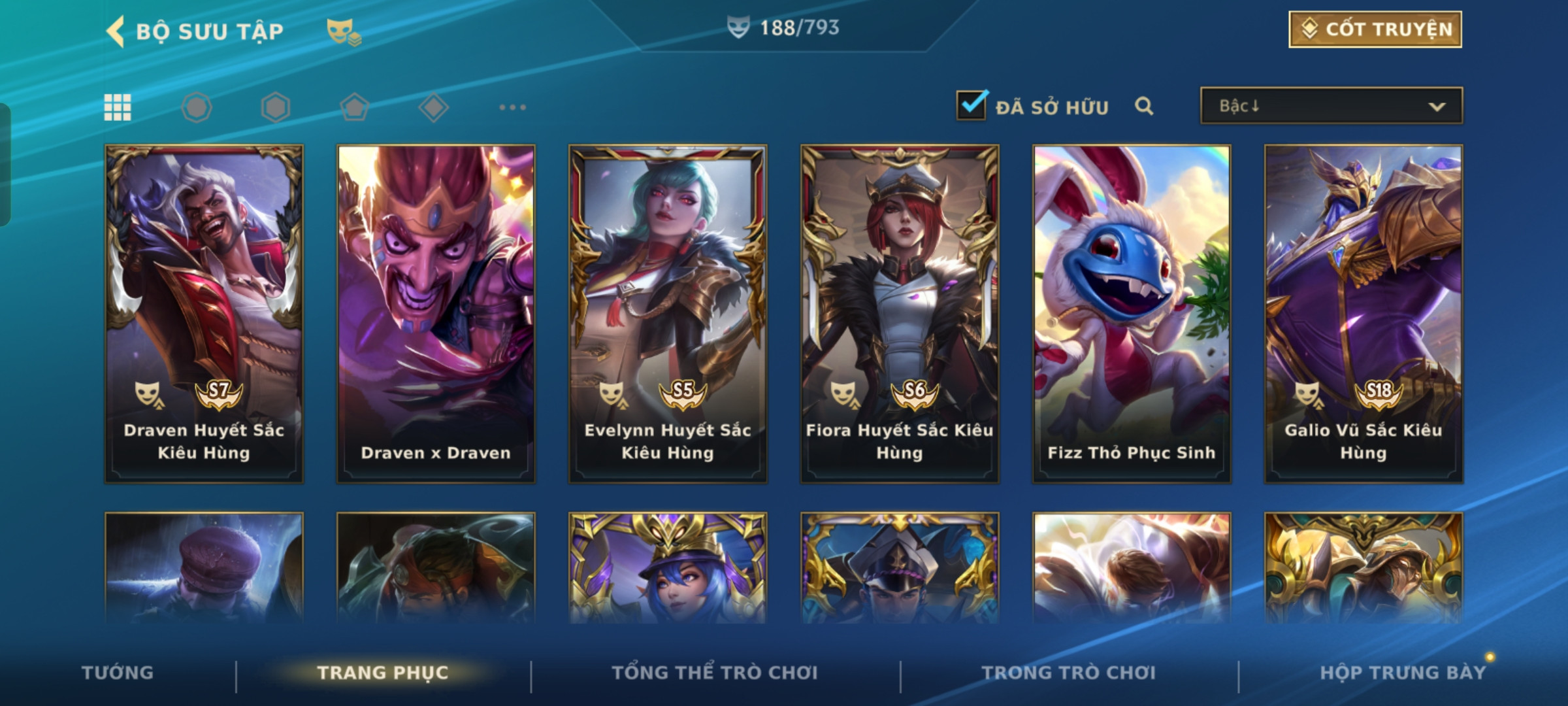View Galio Vũ Sắc Kiêu Hùng skin

[1364, 314]
